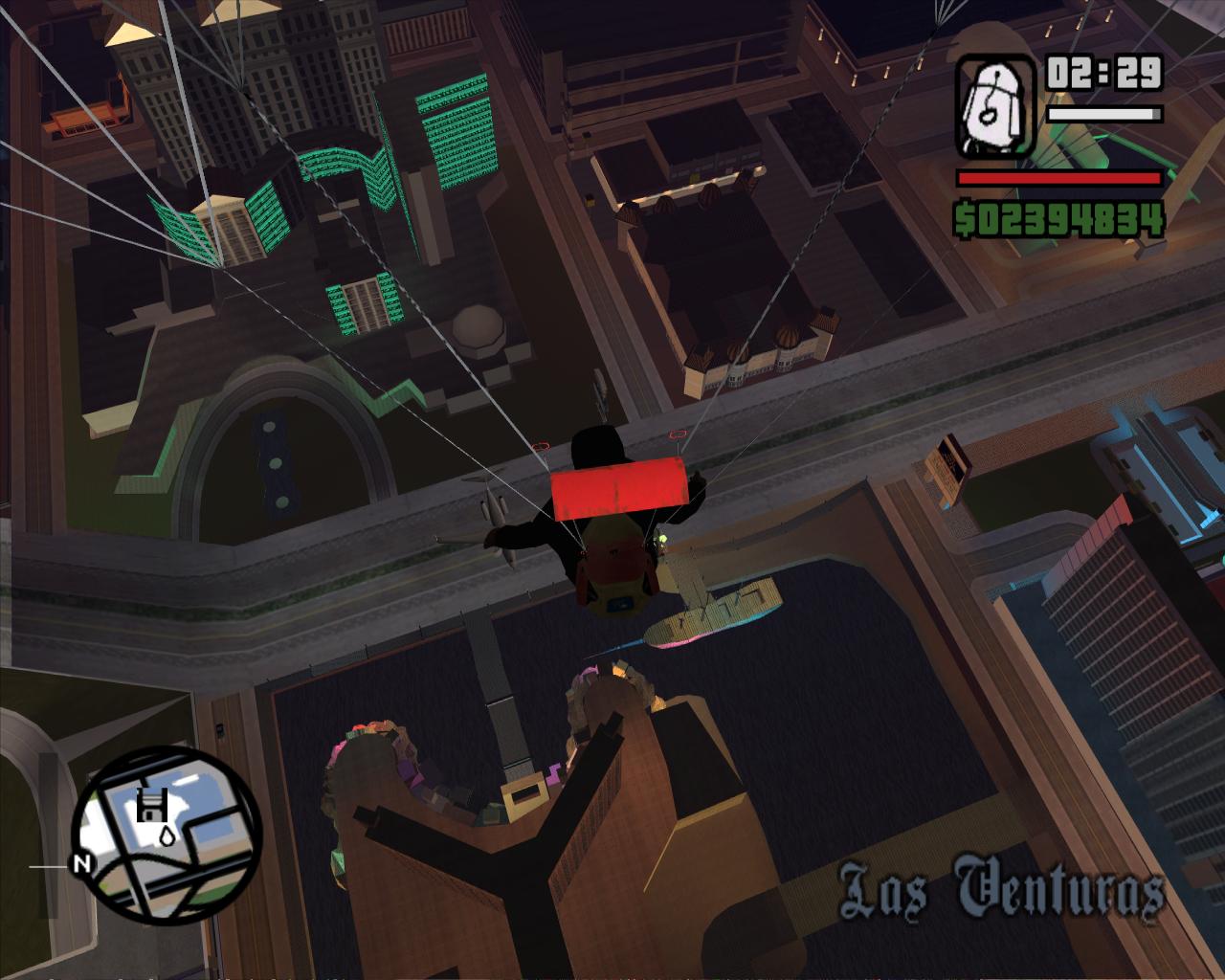The image size is (1225, 980).
Task: Click the north N compass marker
Action: tap(83, 864)
